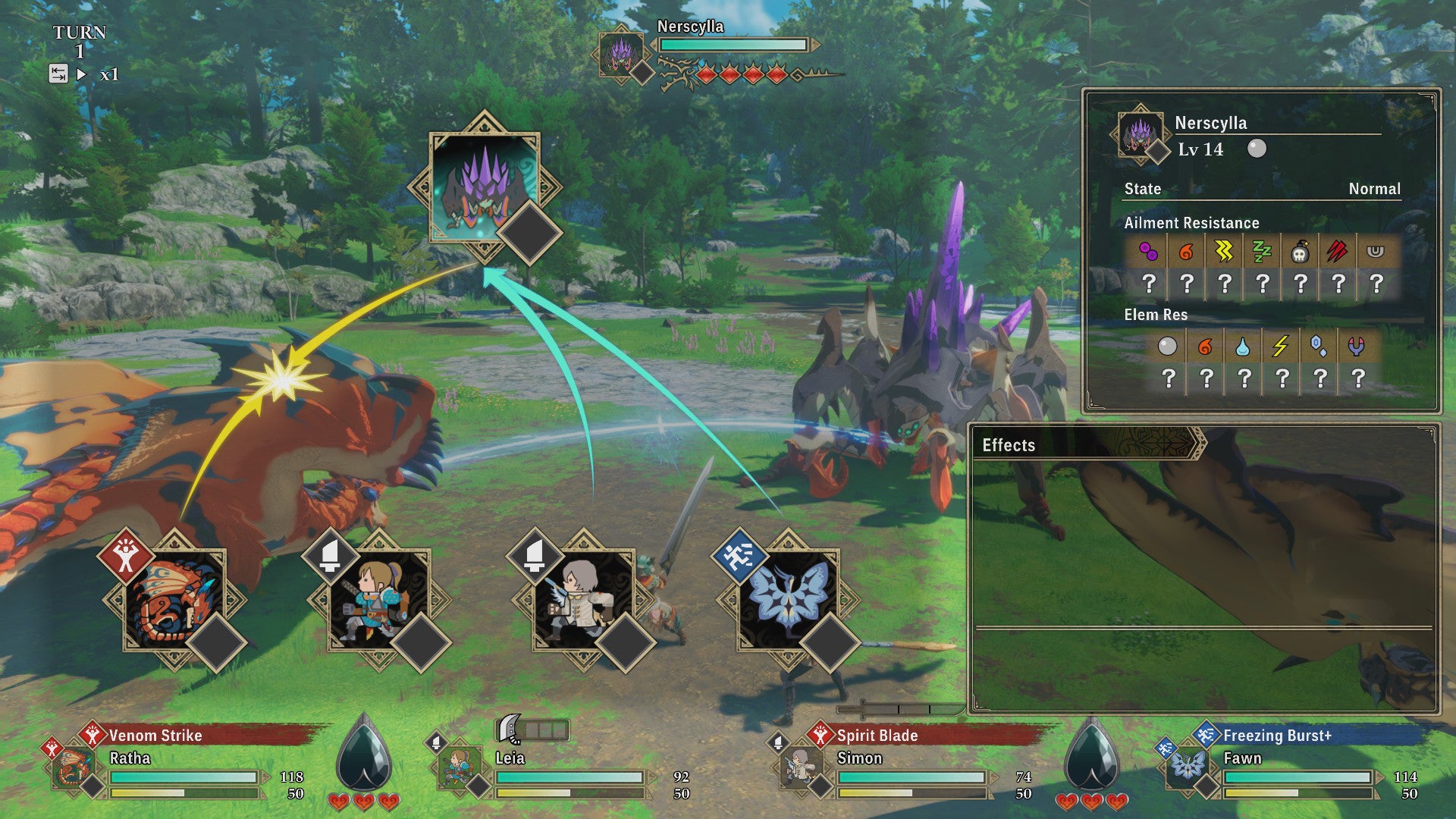This screenshot has width=1456, height=819.
Task: Inspect the blast skull ailment icon
Action: click(x=1300, y=252)
